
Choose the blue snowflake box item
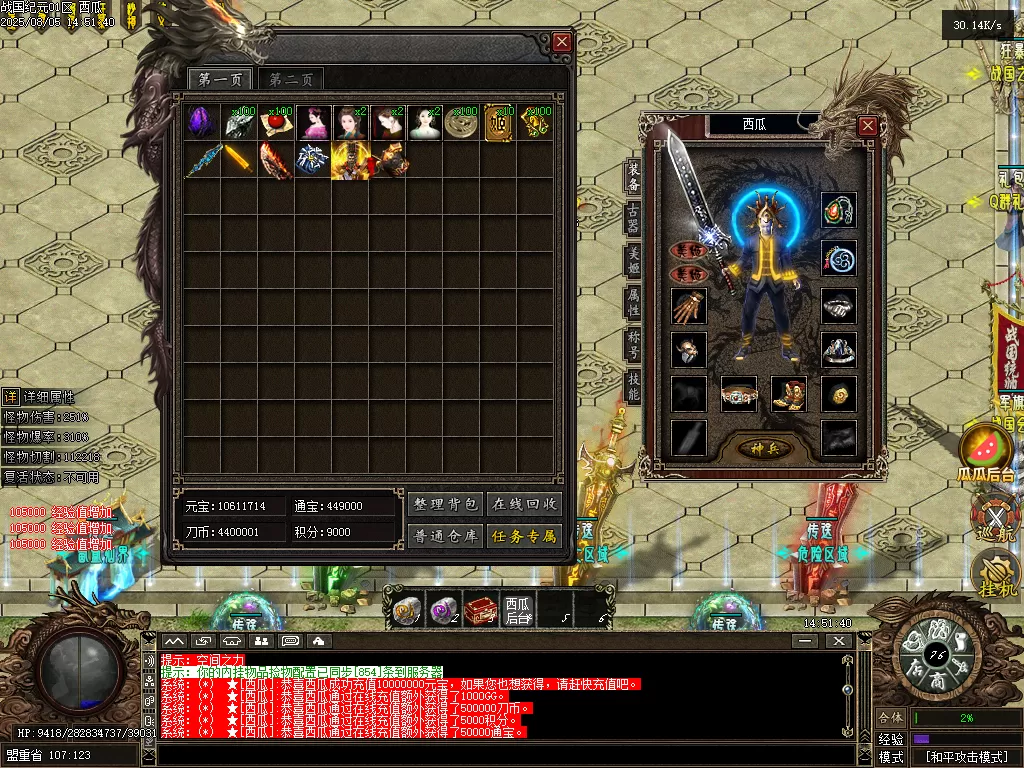coord(312,160)
